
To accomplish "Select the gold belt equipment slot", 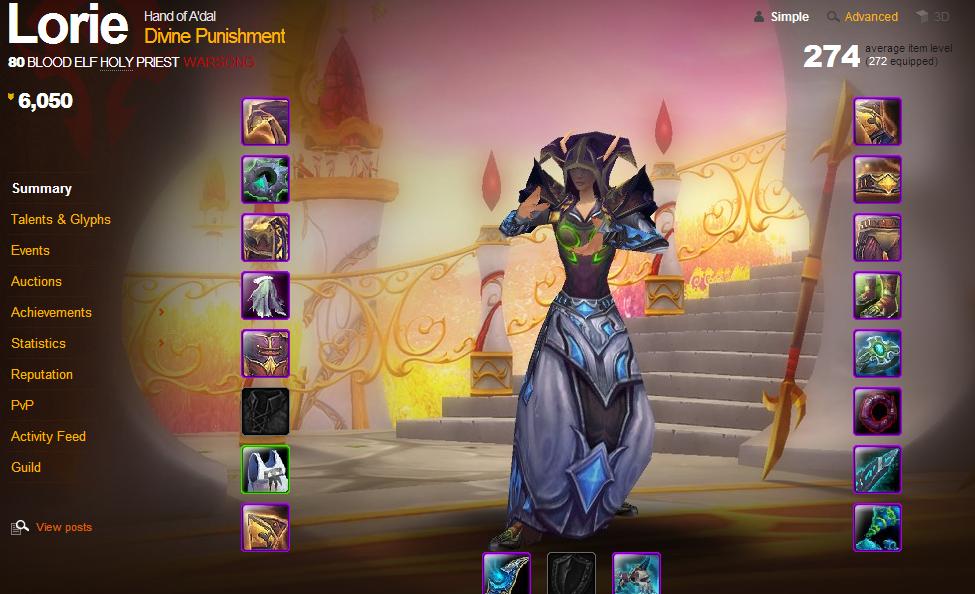I will [877, 180].
